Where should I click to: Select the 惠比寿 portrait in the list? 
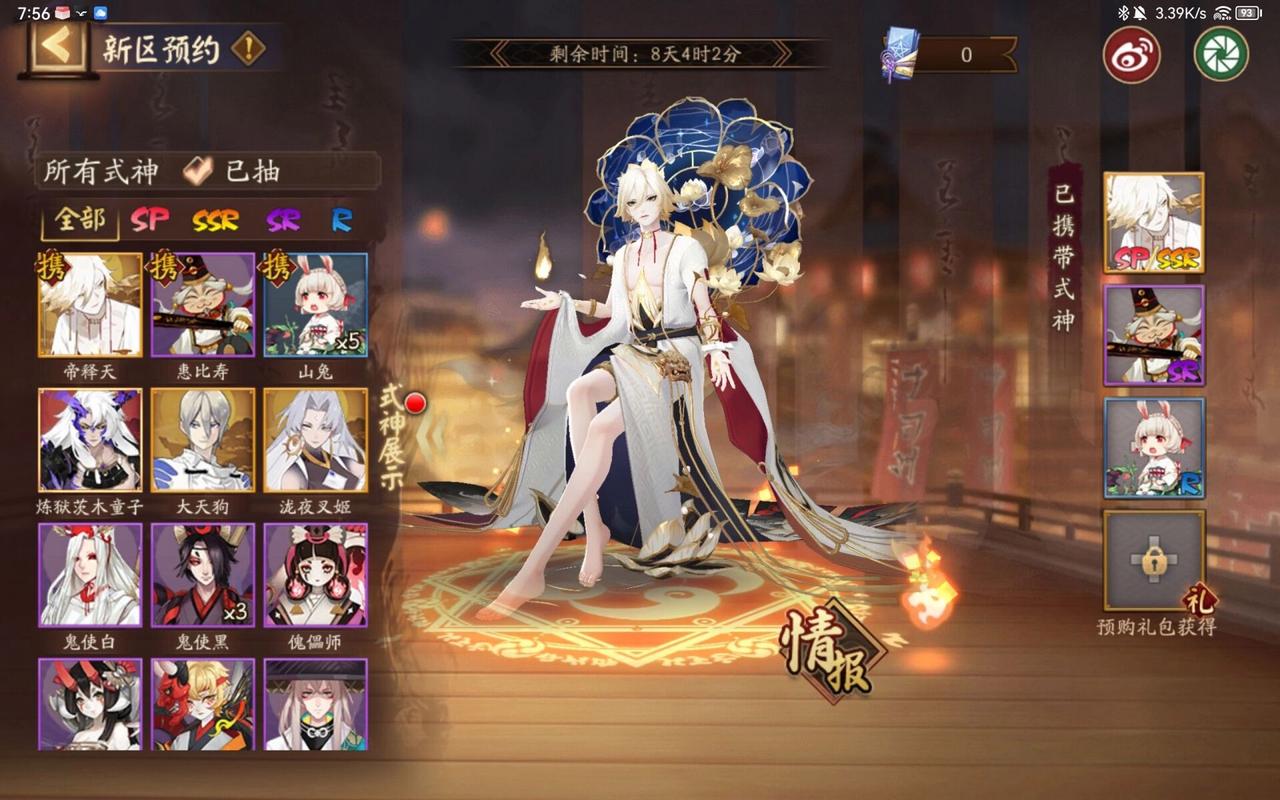click(203, 305)
